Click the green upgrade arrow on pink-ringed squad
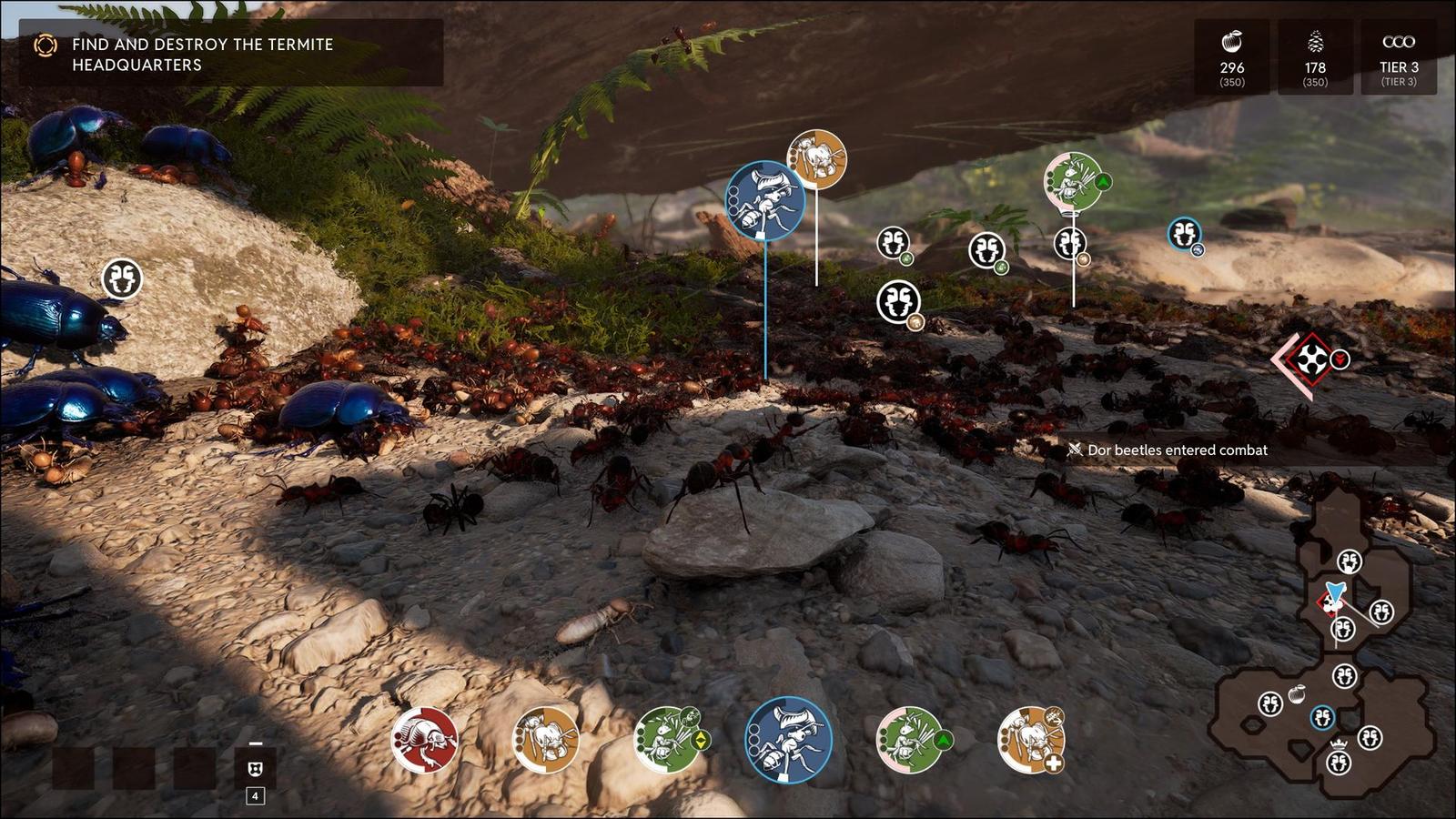The height and width of the screenshot is (819, 1456). click(x=943, y=740)
